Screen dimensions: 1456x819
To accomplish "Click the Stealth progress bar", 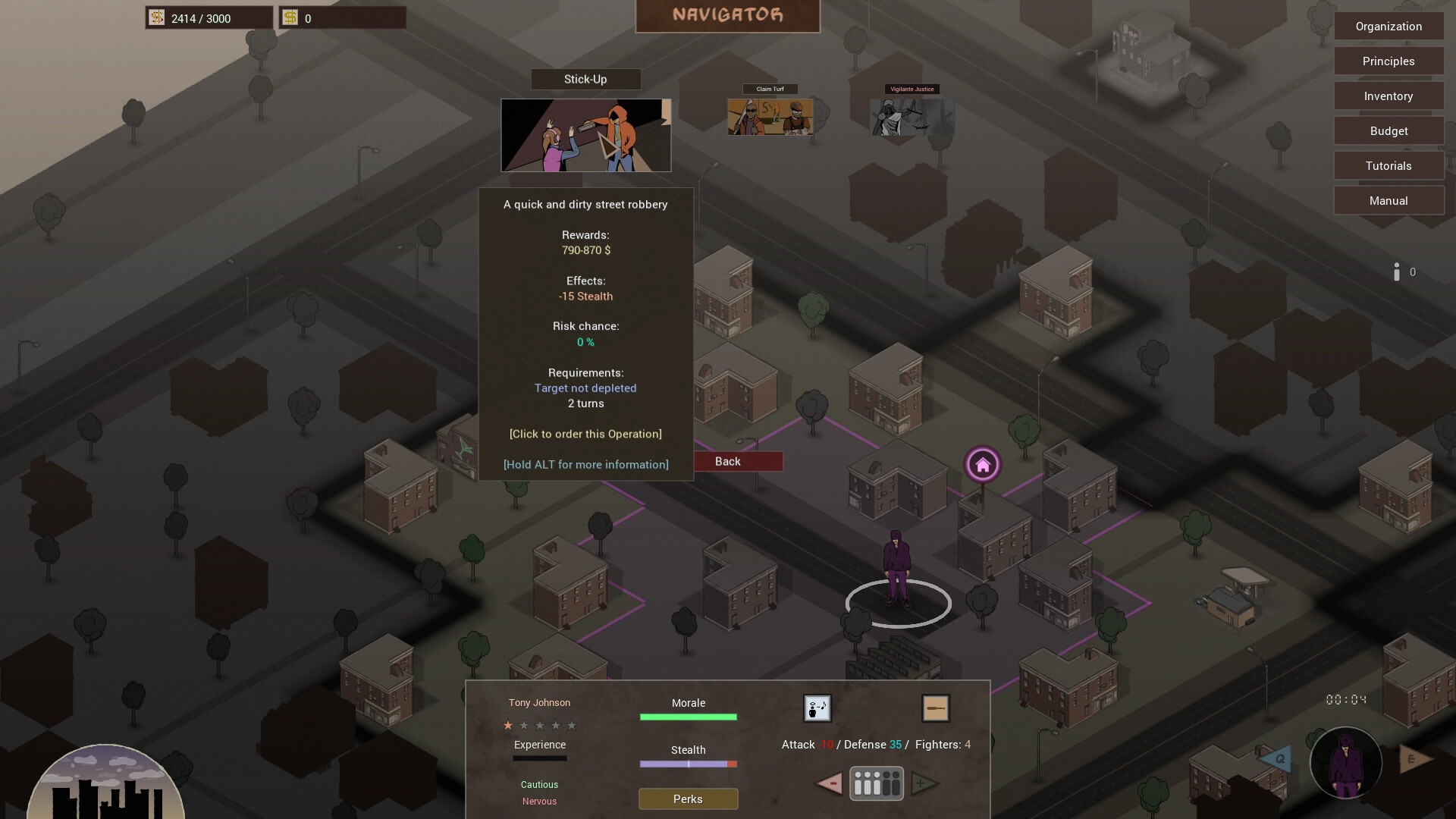I will (688, 764).
